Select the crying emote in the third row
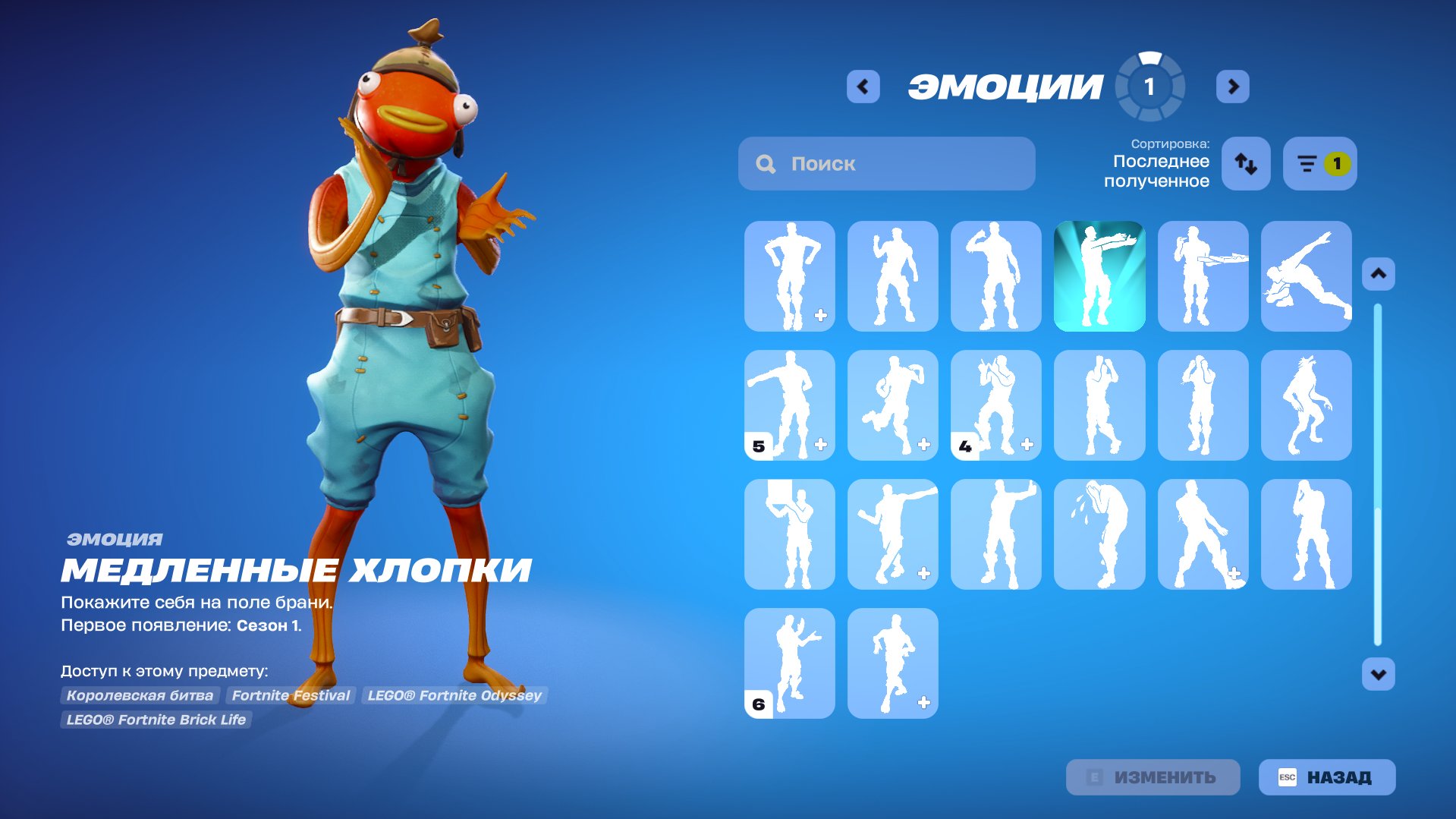The height and width of the screenshot is (819, 1456). click(x=1099, y=534)
